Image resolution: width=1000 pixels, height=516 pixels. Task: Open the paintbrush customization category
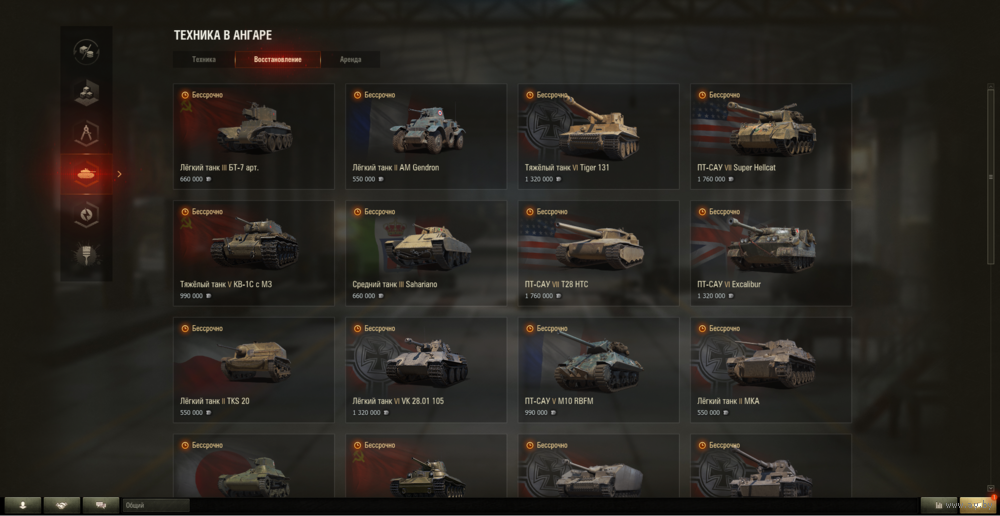click(x=86, y=255)
